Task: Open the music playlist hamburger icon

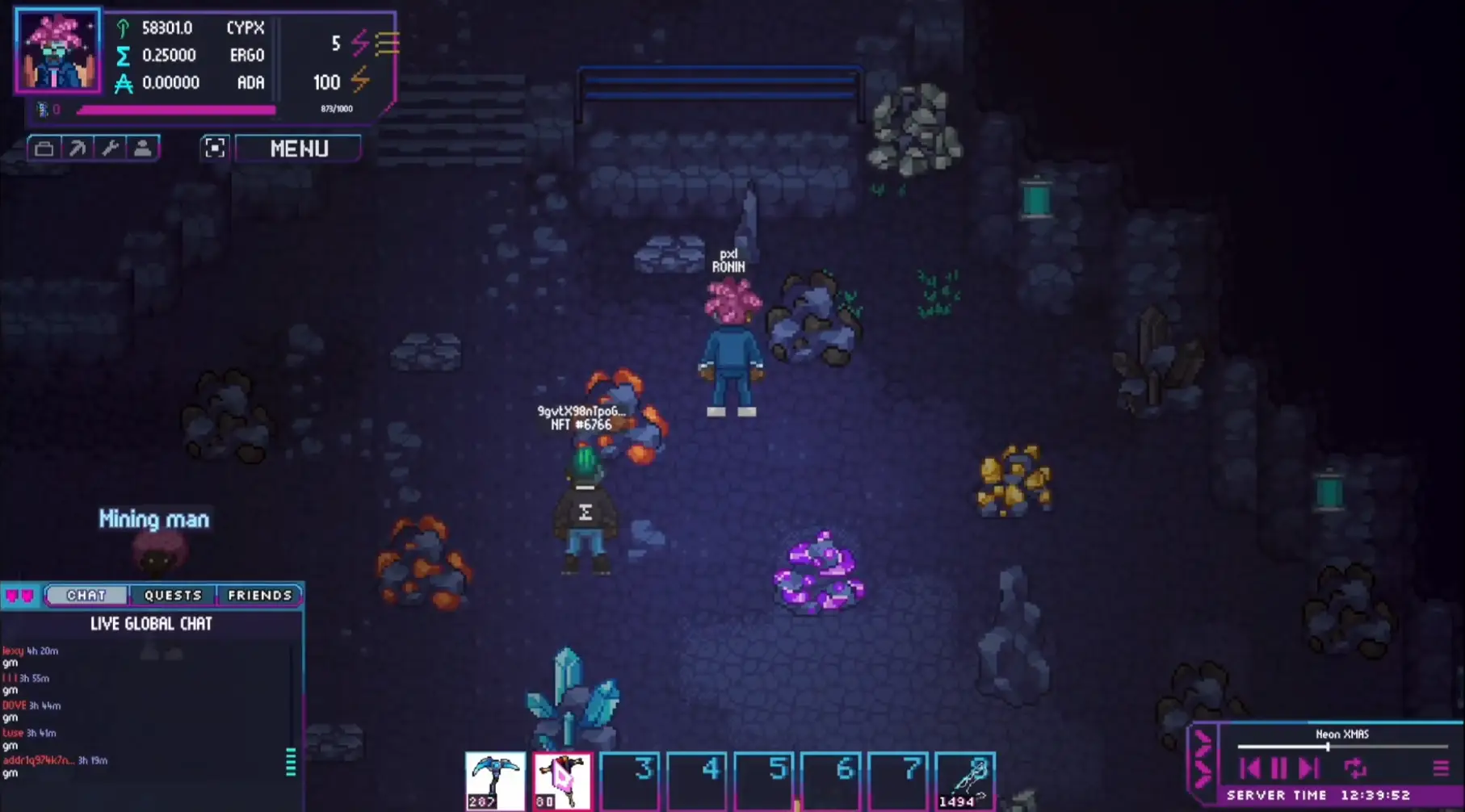Action: [1442, 768]
